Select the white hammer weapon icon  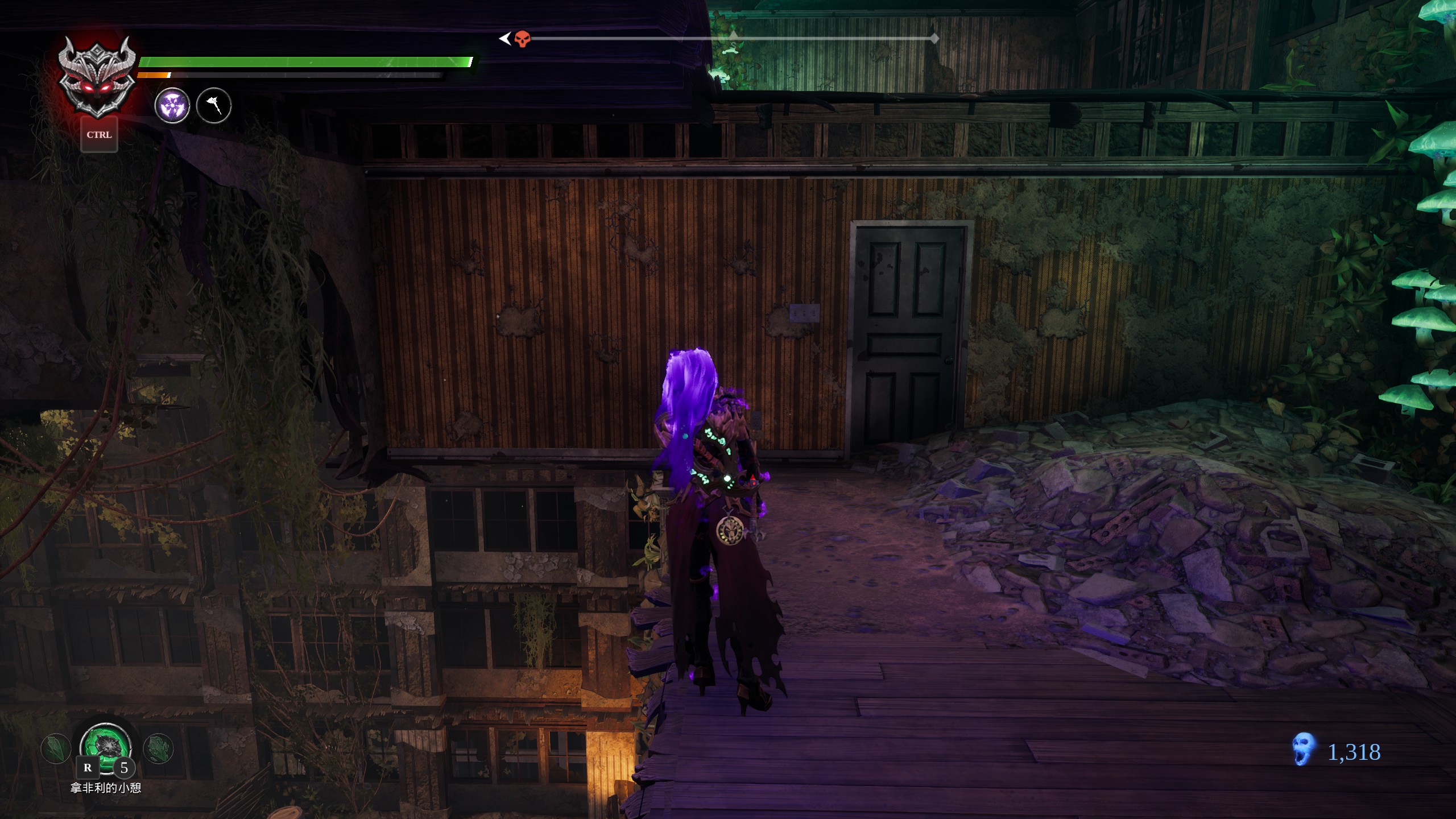214,106
